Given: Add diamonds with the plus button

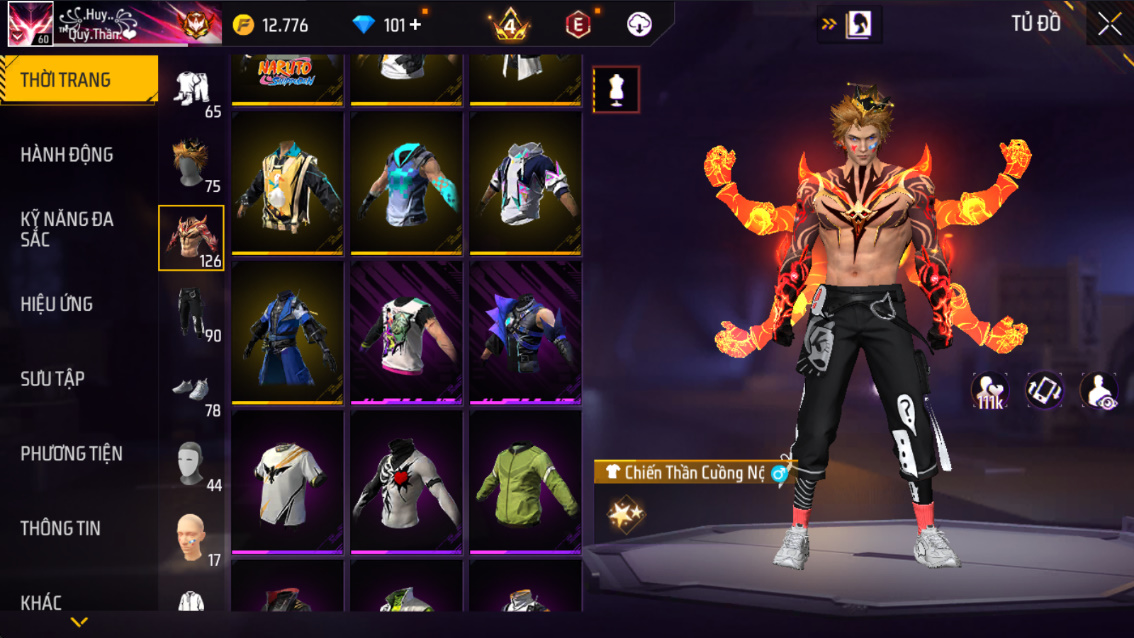Looking at the screenshot, I should (x=416, y=25).
